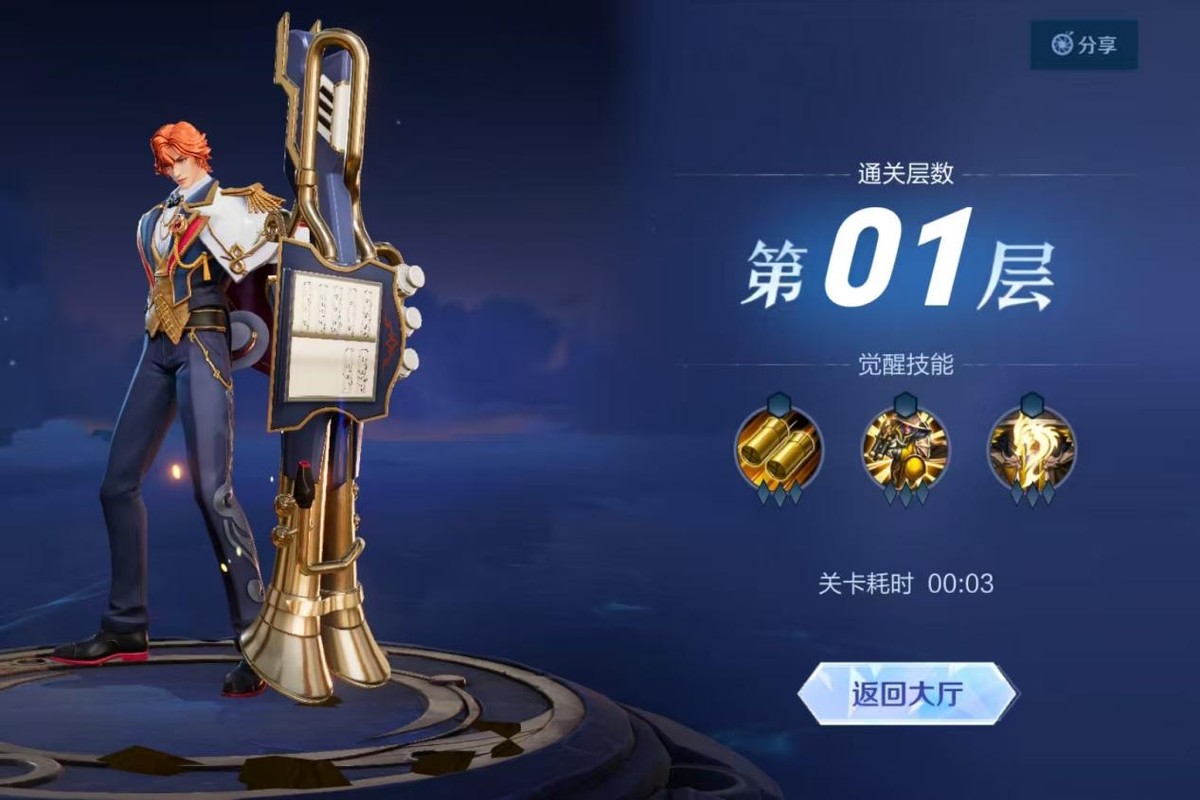Select the golden bullets awakening skill
Image resolution: width=1200 pixels, height=800 pixels.
click(x=779, y=449)
